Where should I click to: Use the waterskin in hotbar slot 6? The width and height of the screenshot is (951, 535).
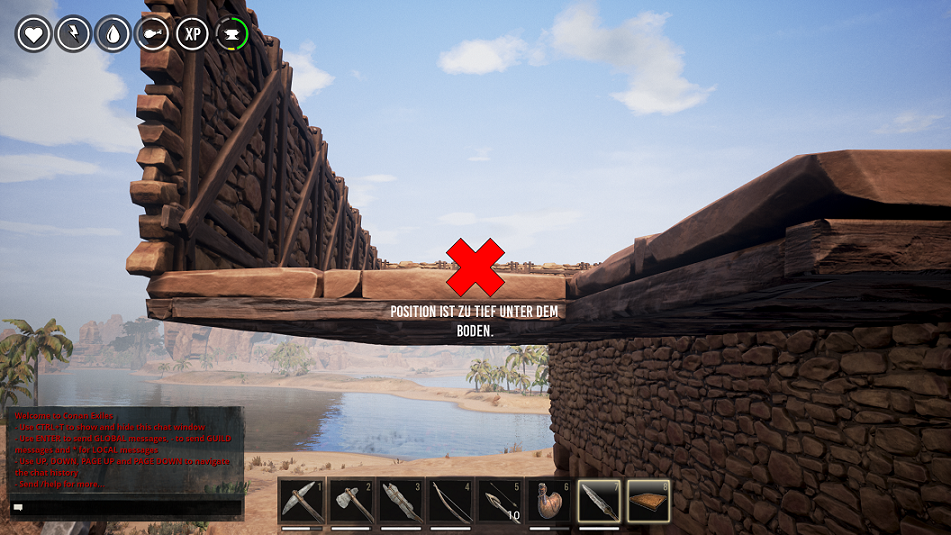click(549, 500)
